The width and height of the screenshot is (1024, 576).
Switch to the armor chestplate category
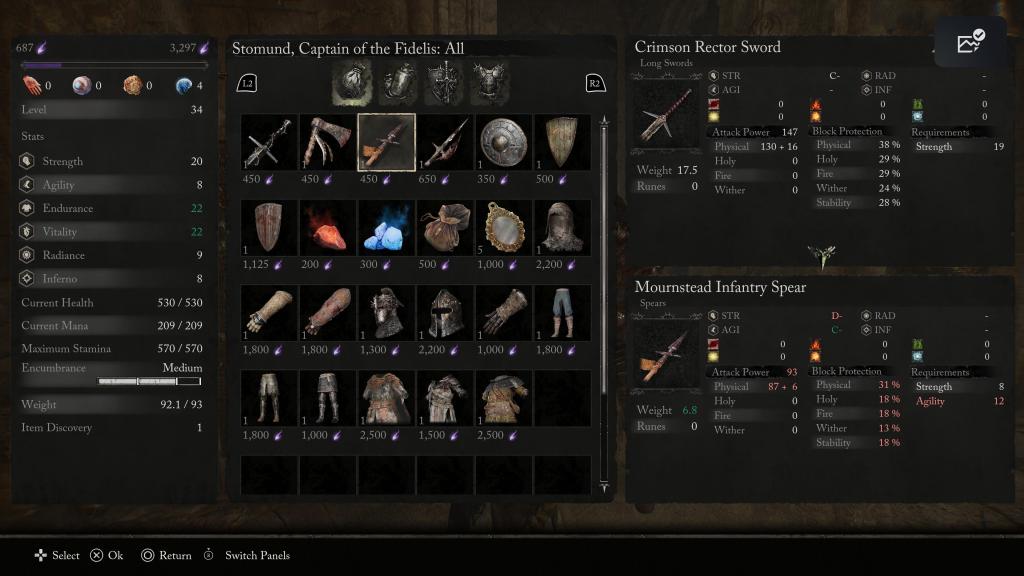pyautogui.click(x=490, y=82)
